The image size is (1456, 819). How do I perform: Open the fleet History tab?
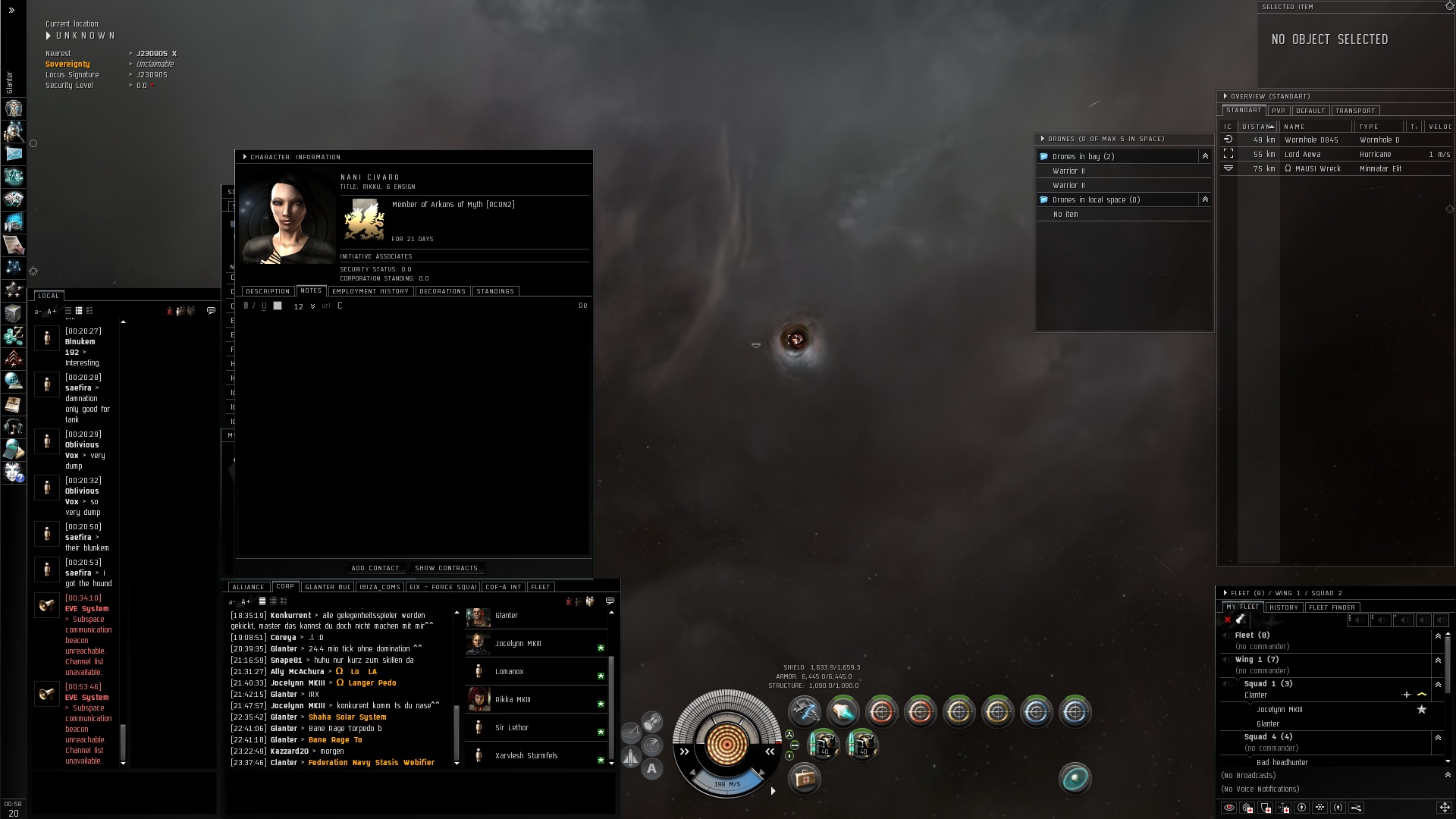tap(1284, 607)
